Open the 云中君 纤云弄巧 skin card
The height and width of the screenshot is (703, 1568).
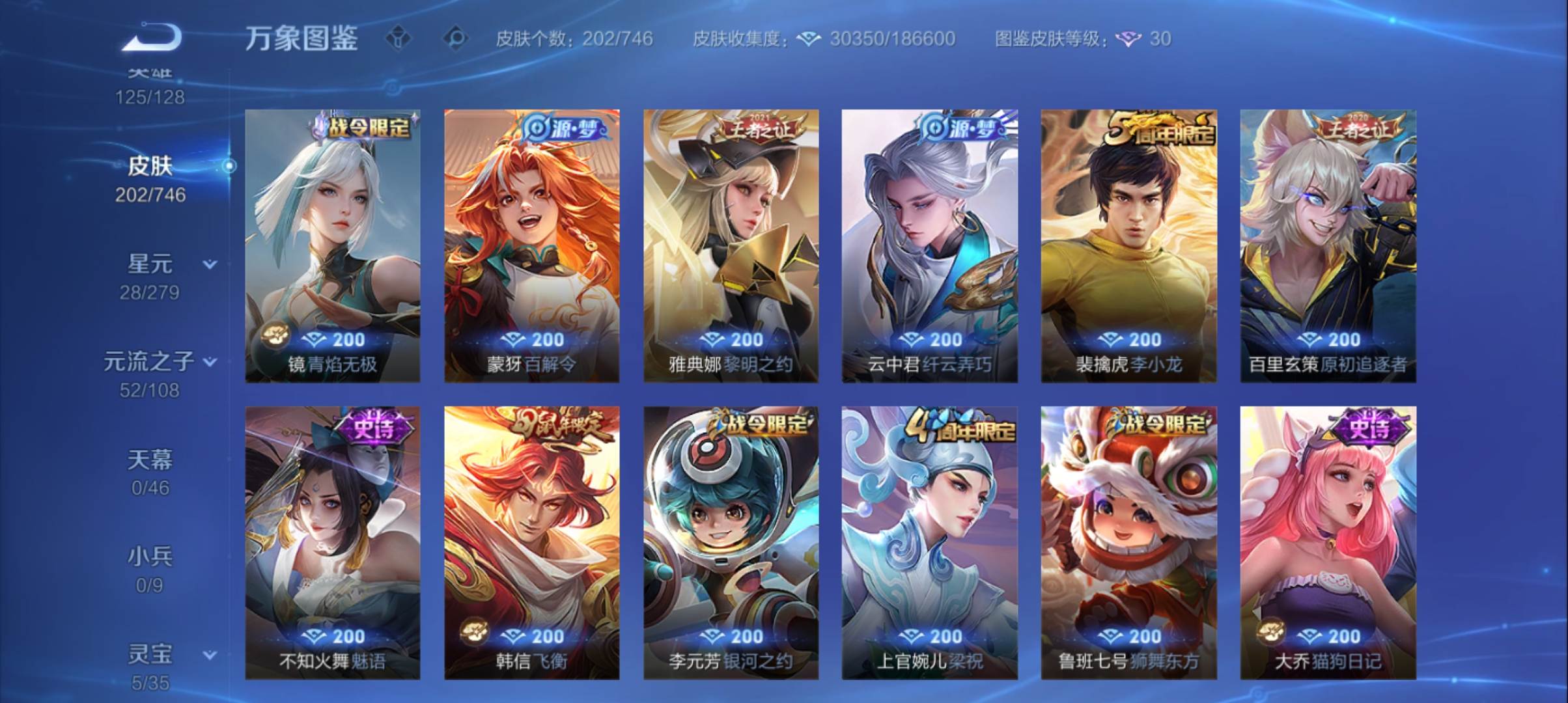click(x=929, y=245)
